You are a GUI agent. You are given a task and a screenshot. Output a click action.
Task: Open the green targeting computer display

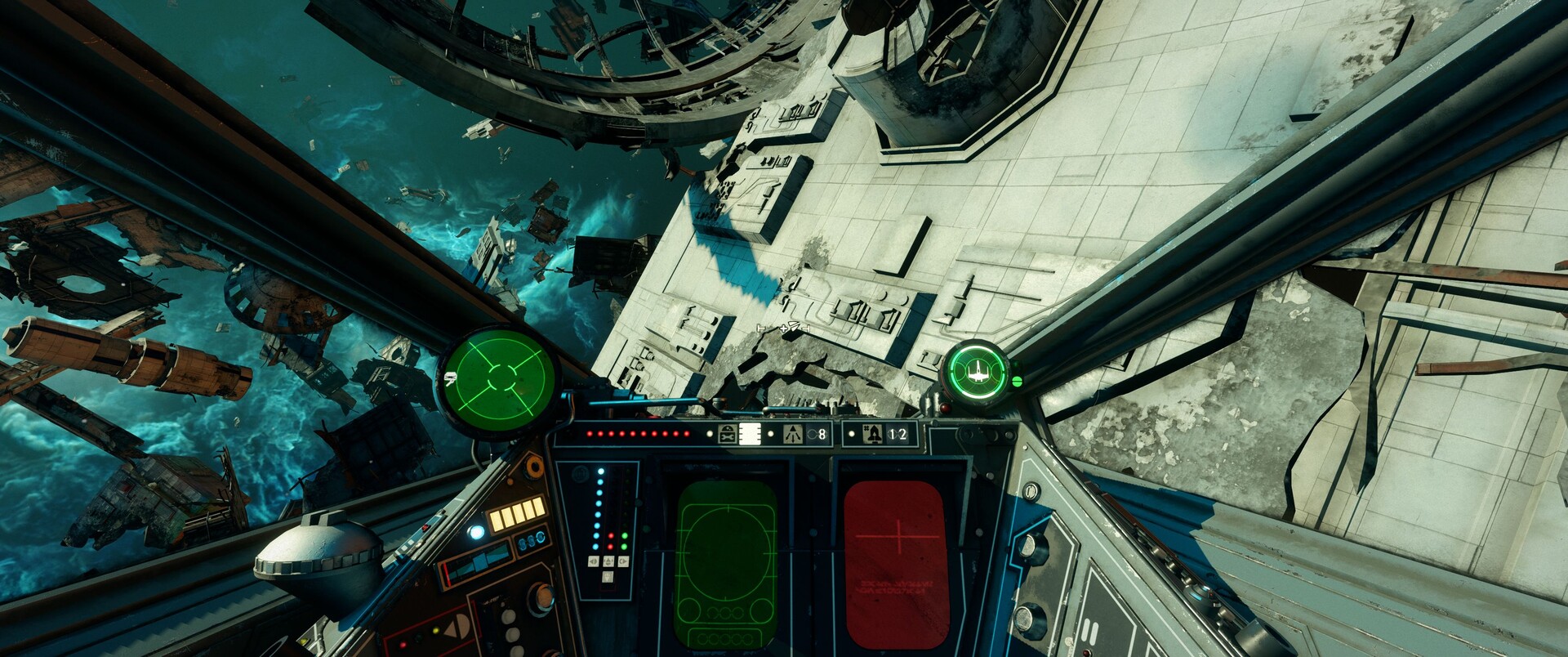pyautogui.click(x=725, y=564)
